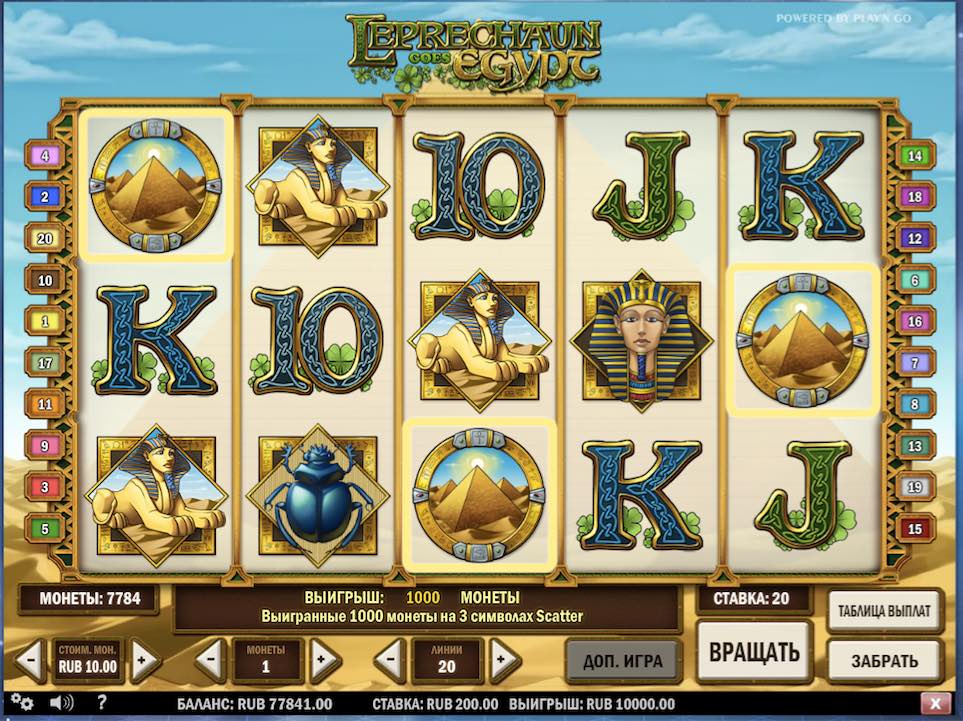Image resolution: width=963 pixels, height=721 pixels.
Task: Increase the МОНЕТЫ coins per line
Action: pos(322,660)
